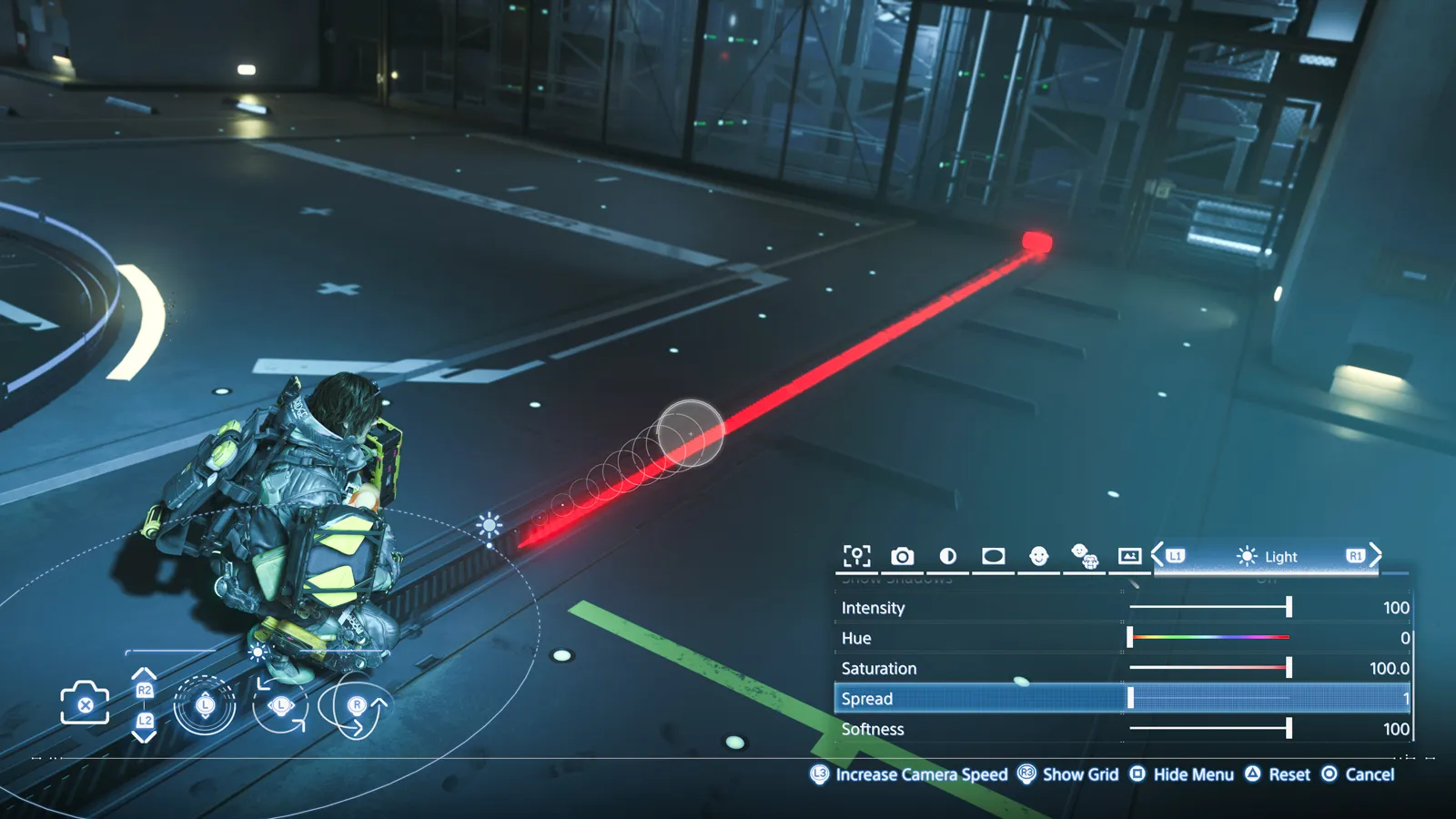Go to the next tab with right arrow

pos(1376,555)
